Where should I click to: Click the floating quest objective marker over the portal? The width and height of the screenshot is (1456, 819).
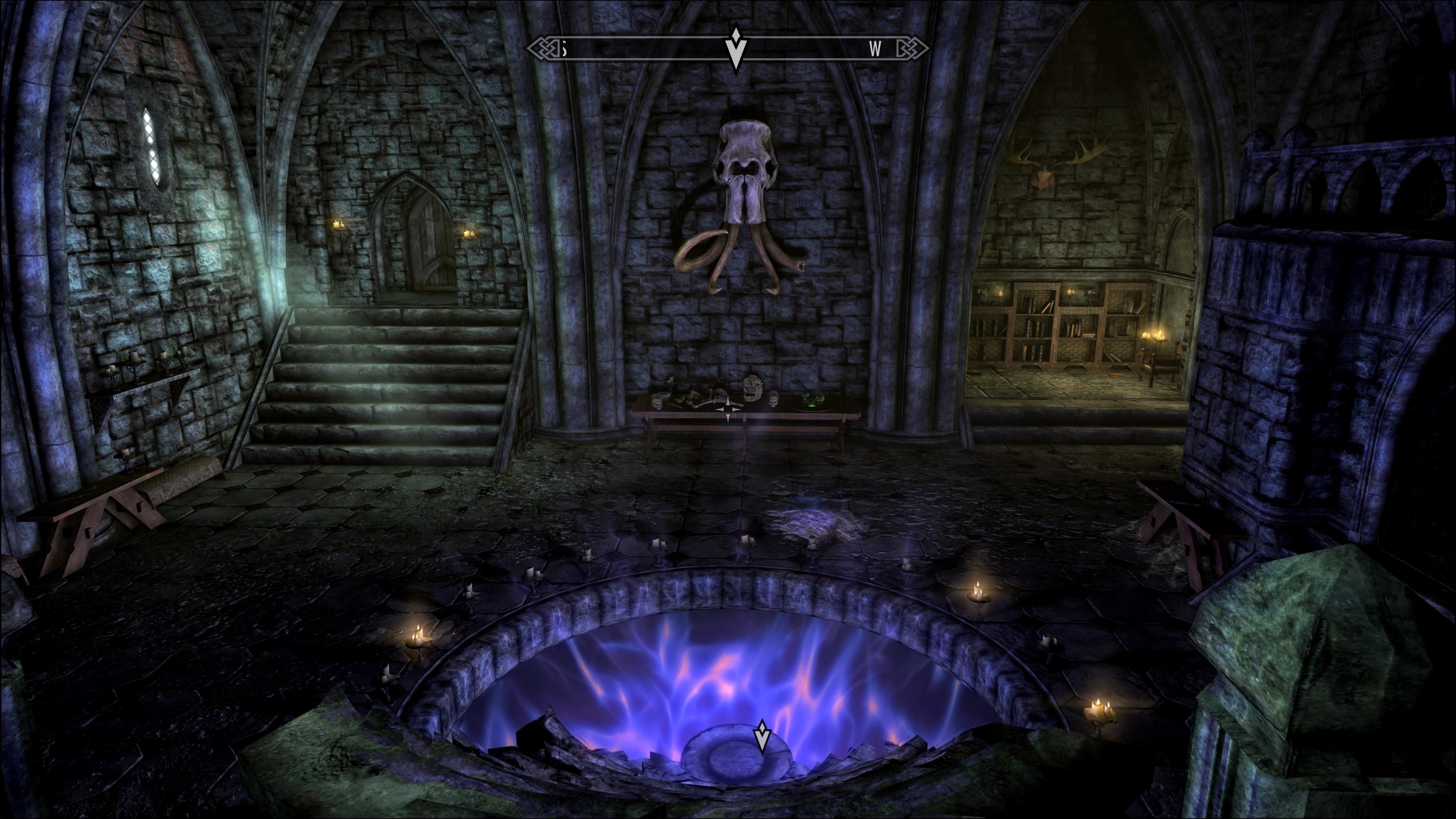(x=763, y=736)
